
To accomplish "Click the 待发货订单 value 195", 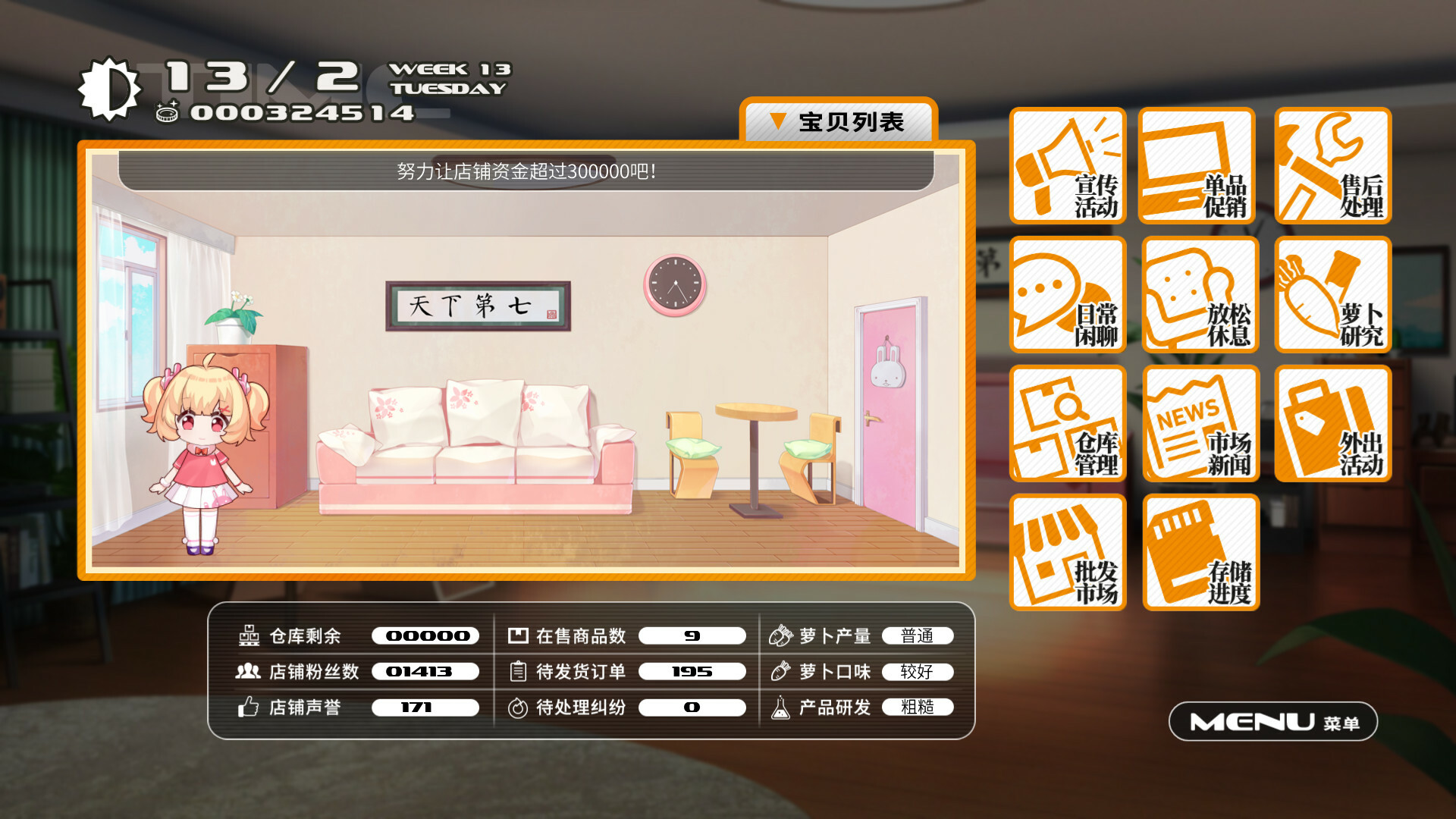I will click(x=692, y=671).
